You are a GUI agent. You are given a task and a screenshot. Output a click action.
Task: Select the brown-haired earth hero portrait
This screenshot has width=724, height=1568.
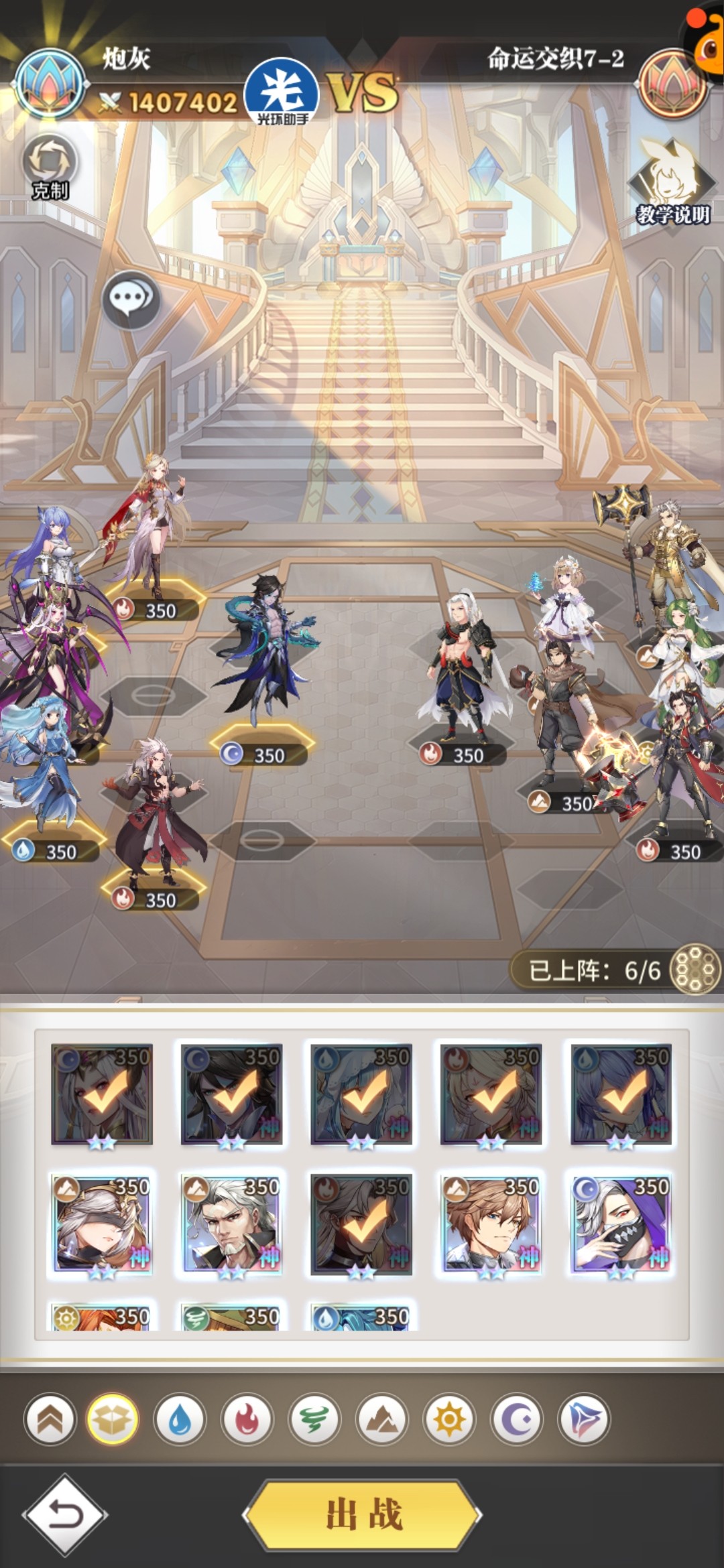[491, 1224]
